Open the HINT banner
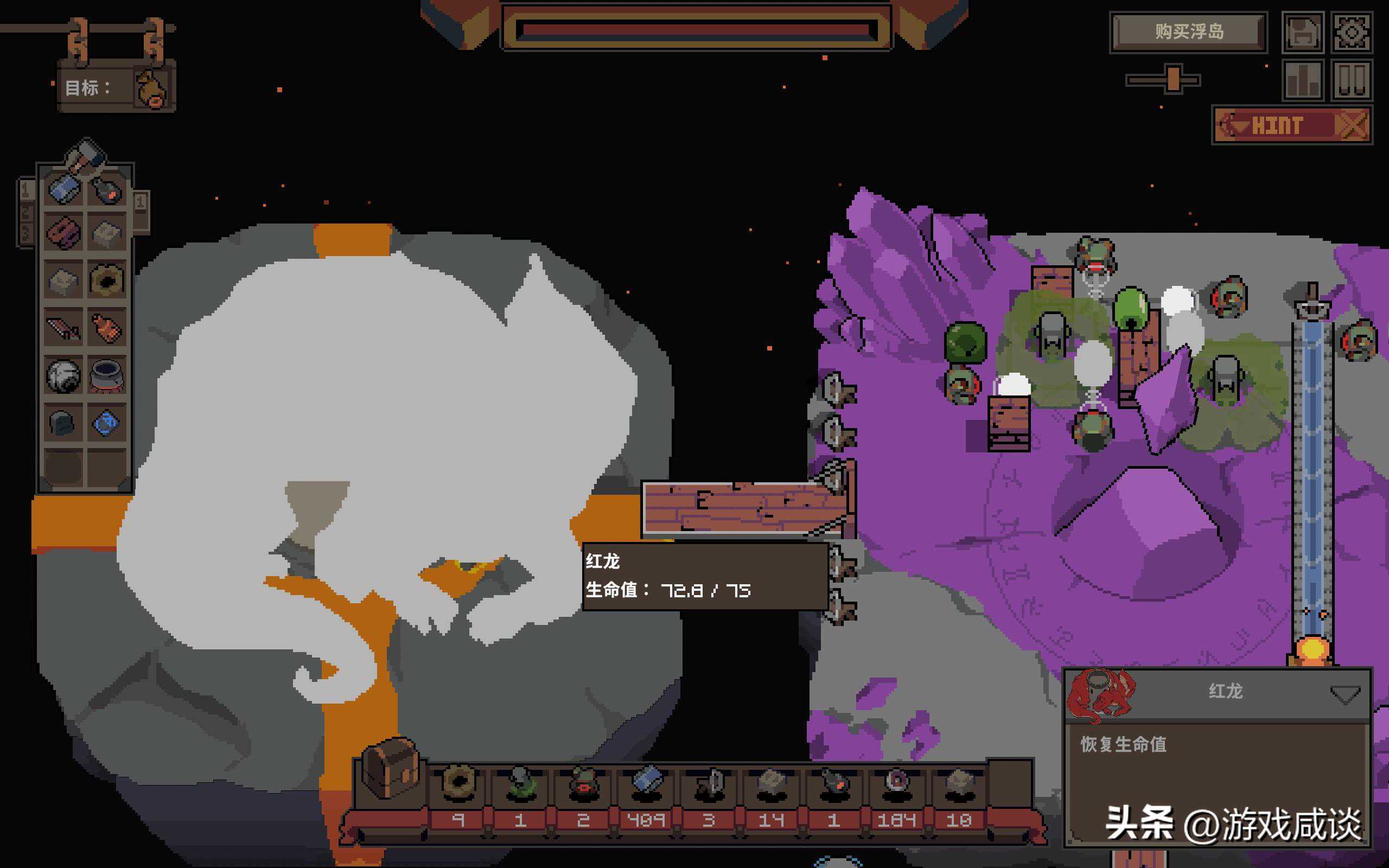This screenshot has height=868, width=1389. tap(1291, 125)
